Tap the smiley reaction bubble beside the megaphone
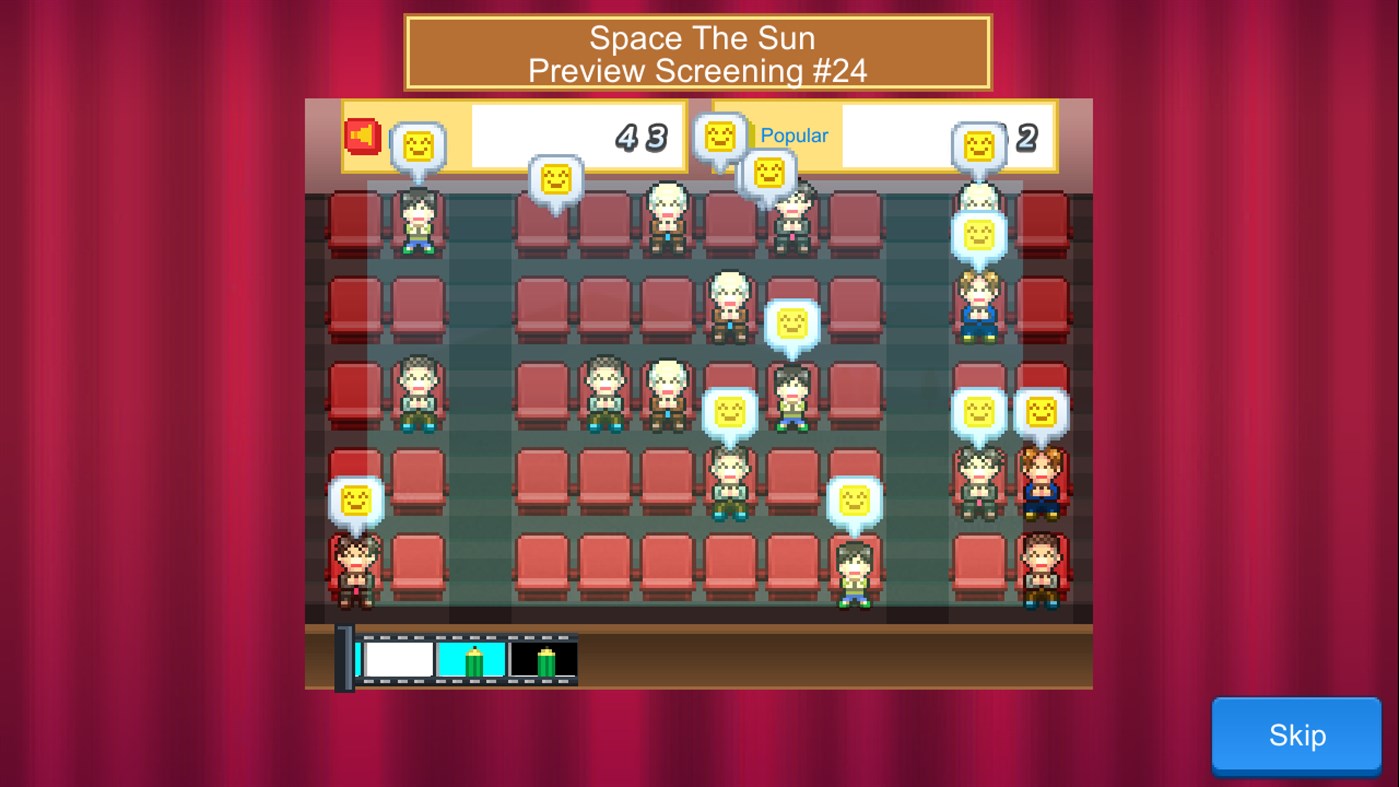 coord(420,146)
